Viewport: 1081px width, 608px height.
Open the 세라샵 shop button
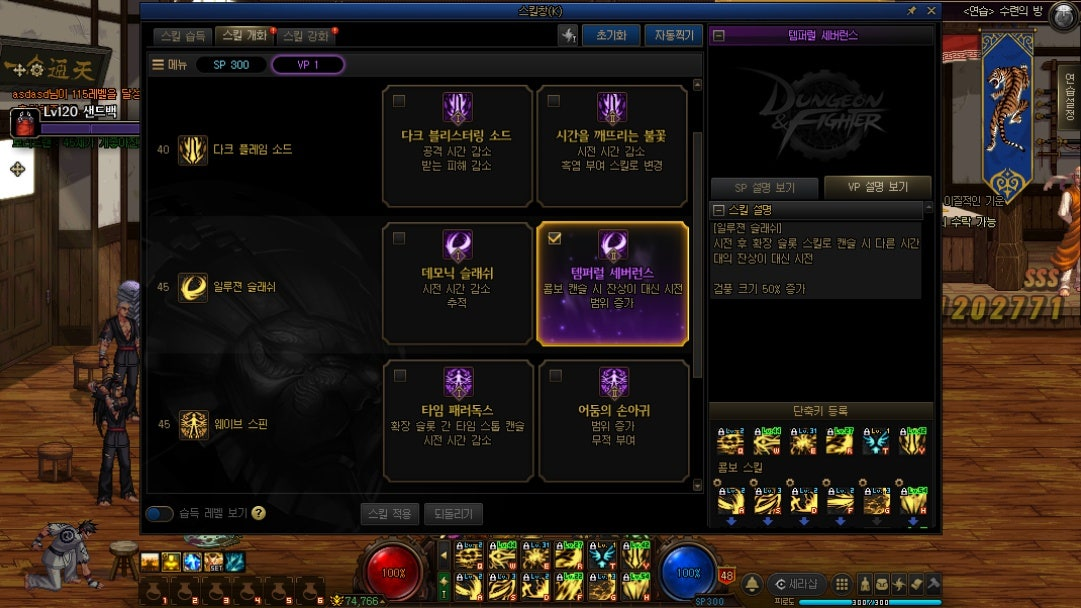click(796, 584)
